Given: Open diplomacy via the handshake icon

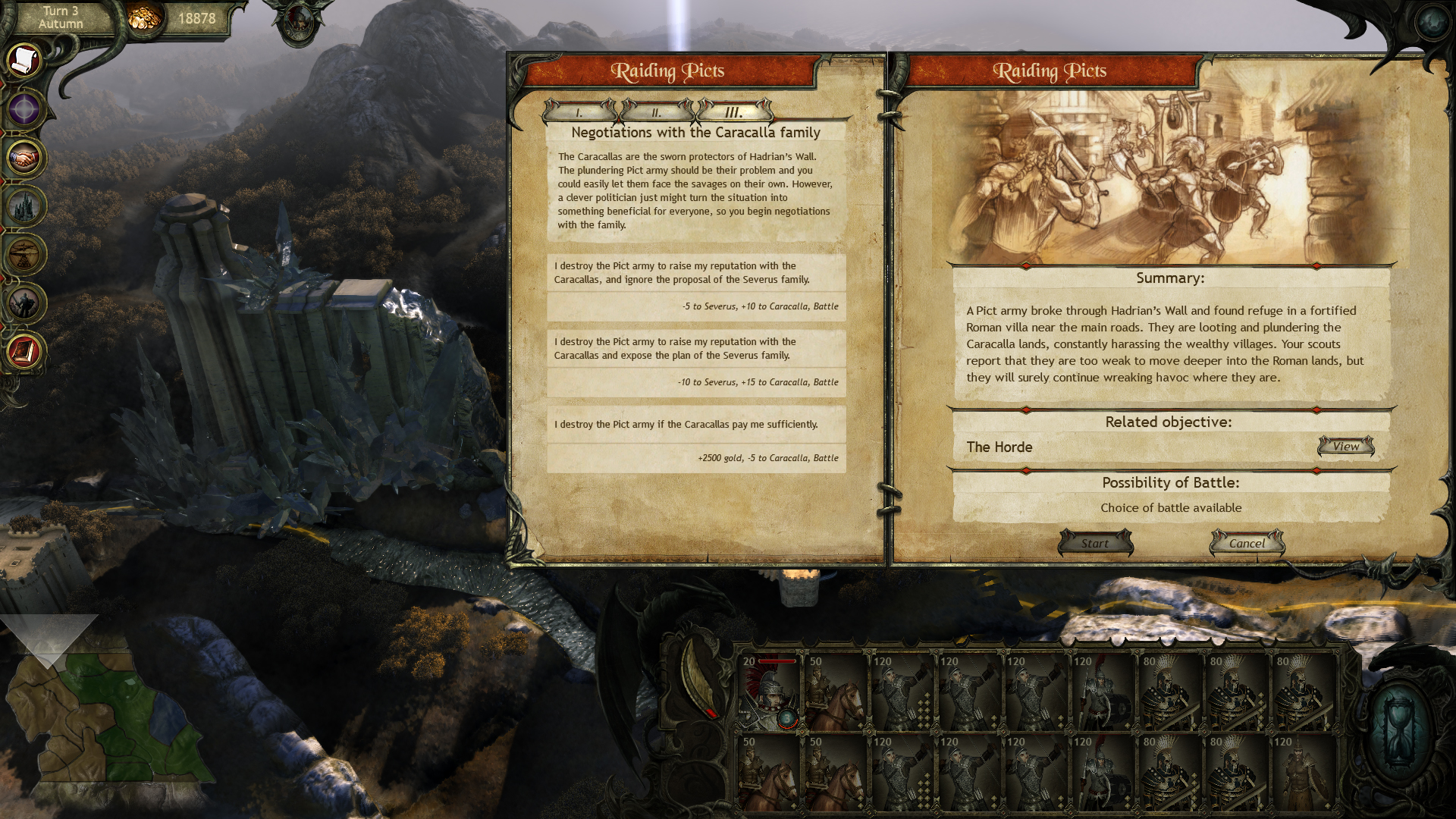Looking at the screenshot, I should pos(25,158).
